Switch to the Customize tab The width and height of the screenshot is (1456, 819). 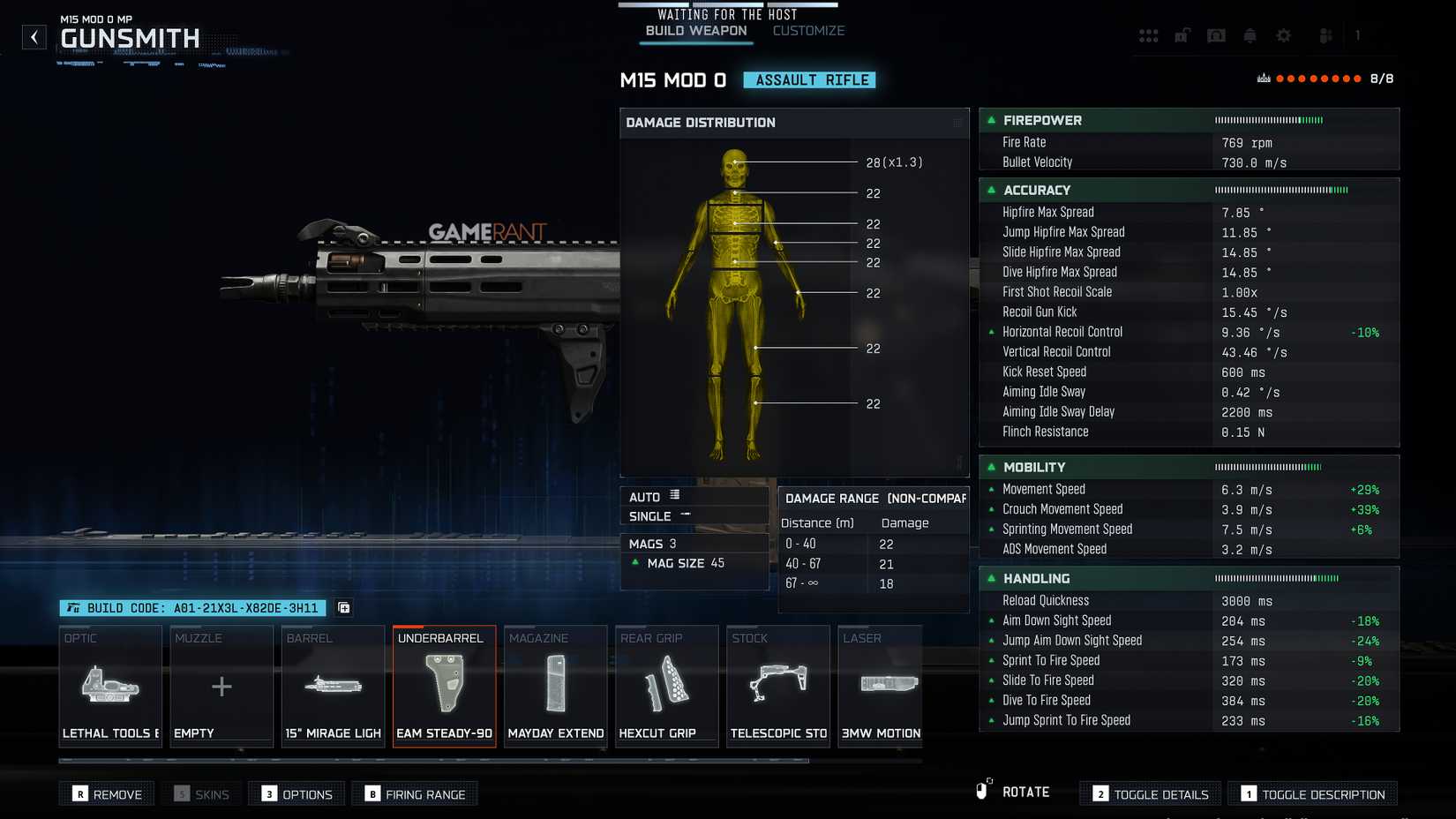click(x=807, y=30)
